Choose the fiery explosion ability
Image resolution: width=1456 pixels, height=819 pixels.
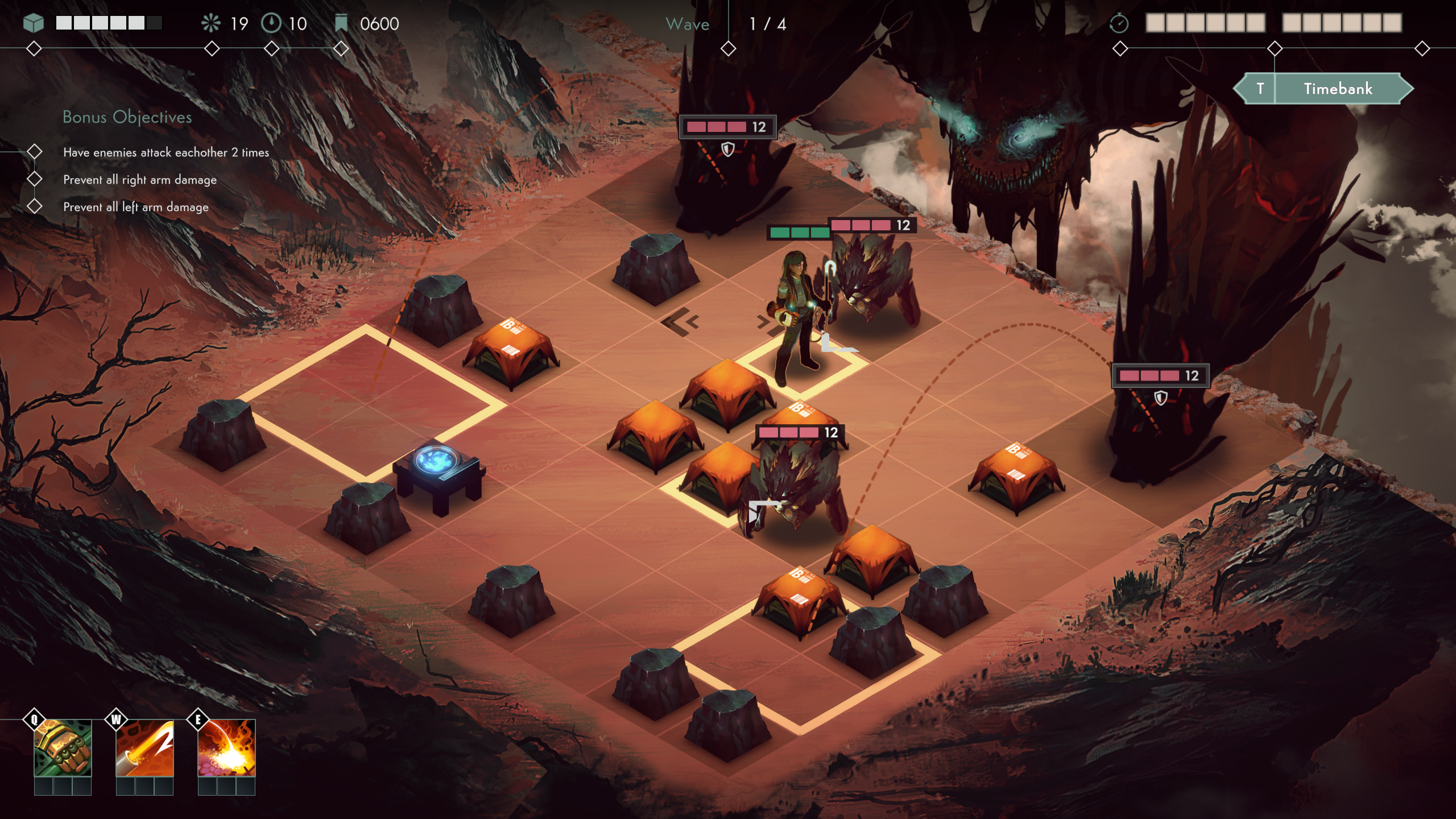(226, 748)
